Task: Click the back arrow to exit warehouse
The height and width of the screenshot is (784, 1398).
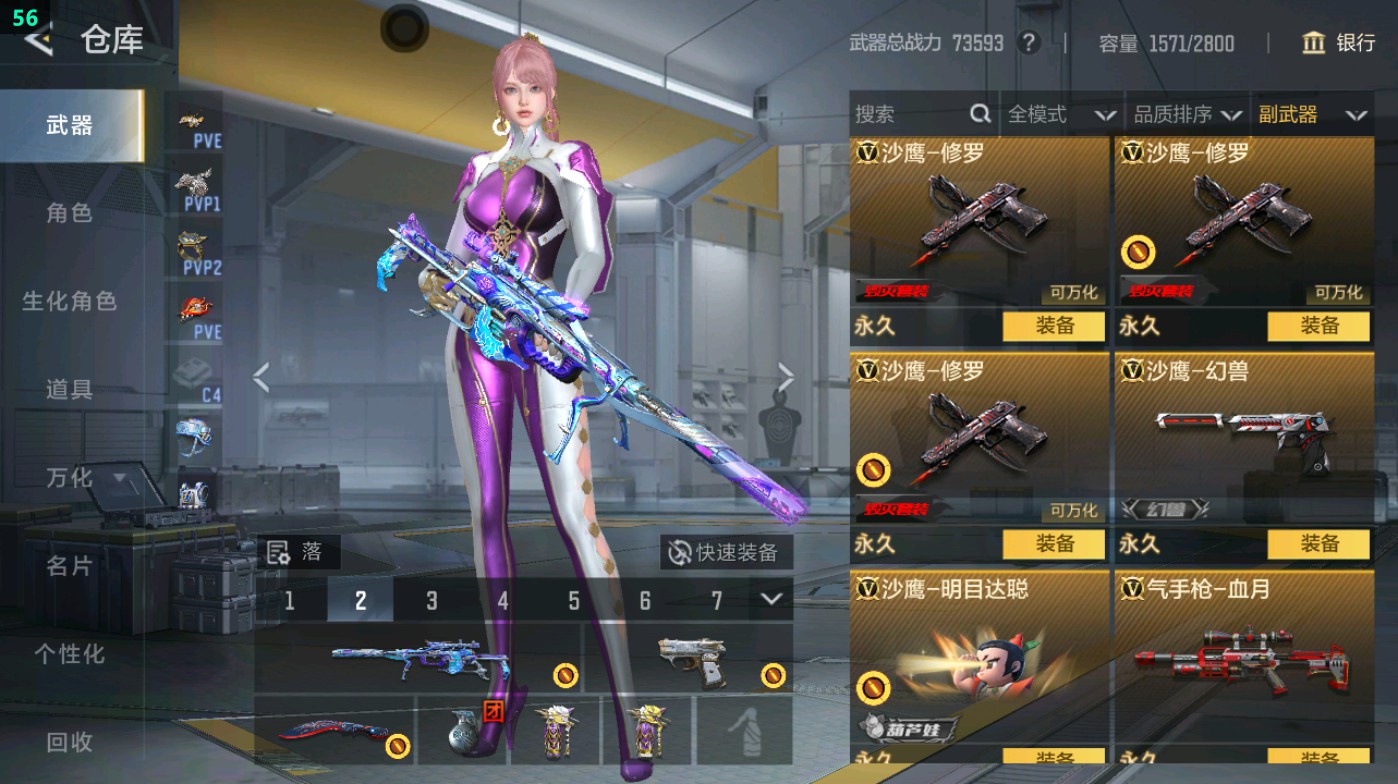Action: click(x=38, y=40)
